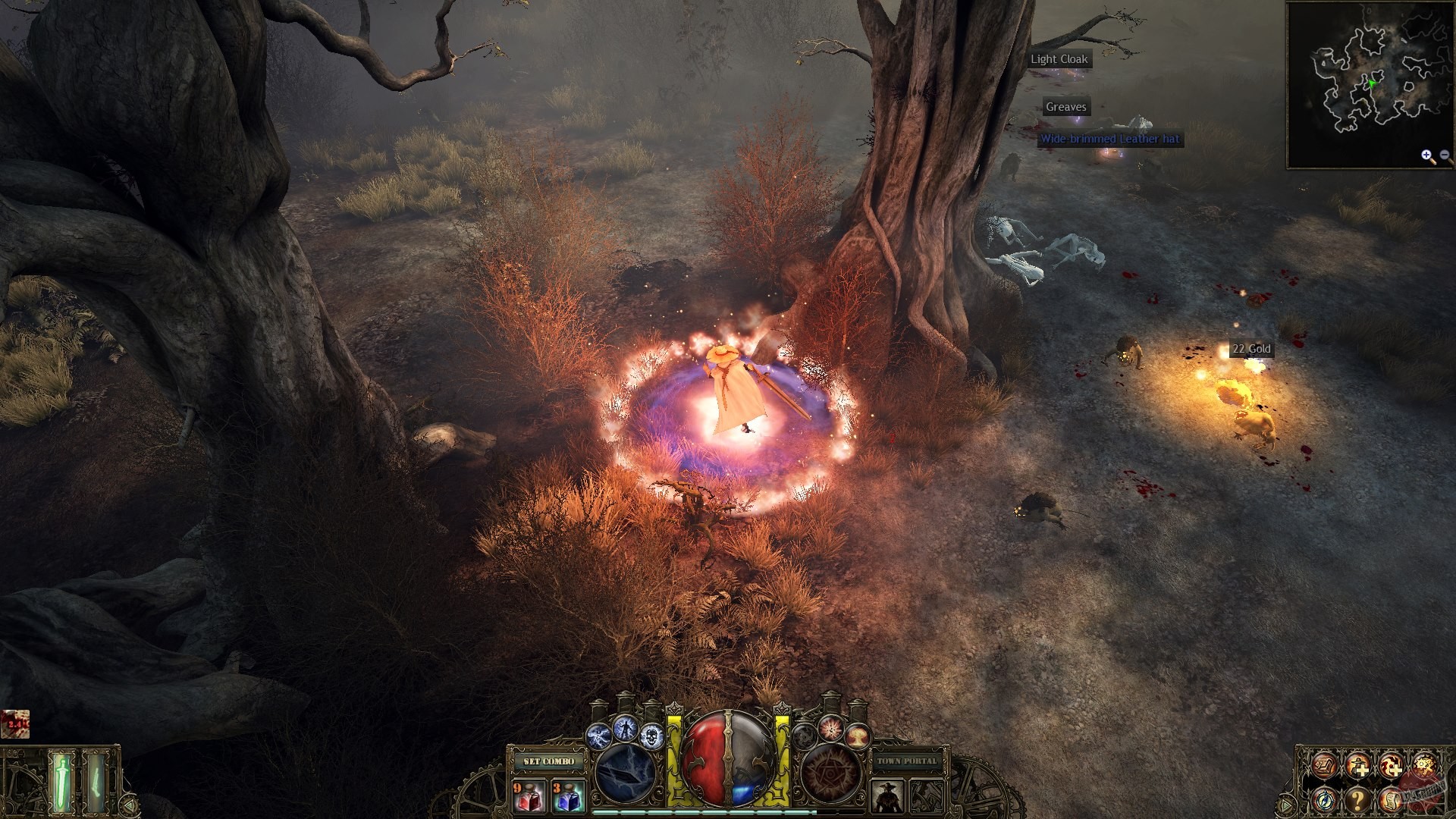Switch to the ranged weapon set
The image size is (1456, 819).
point(96,781)
